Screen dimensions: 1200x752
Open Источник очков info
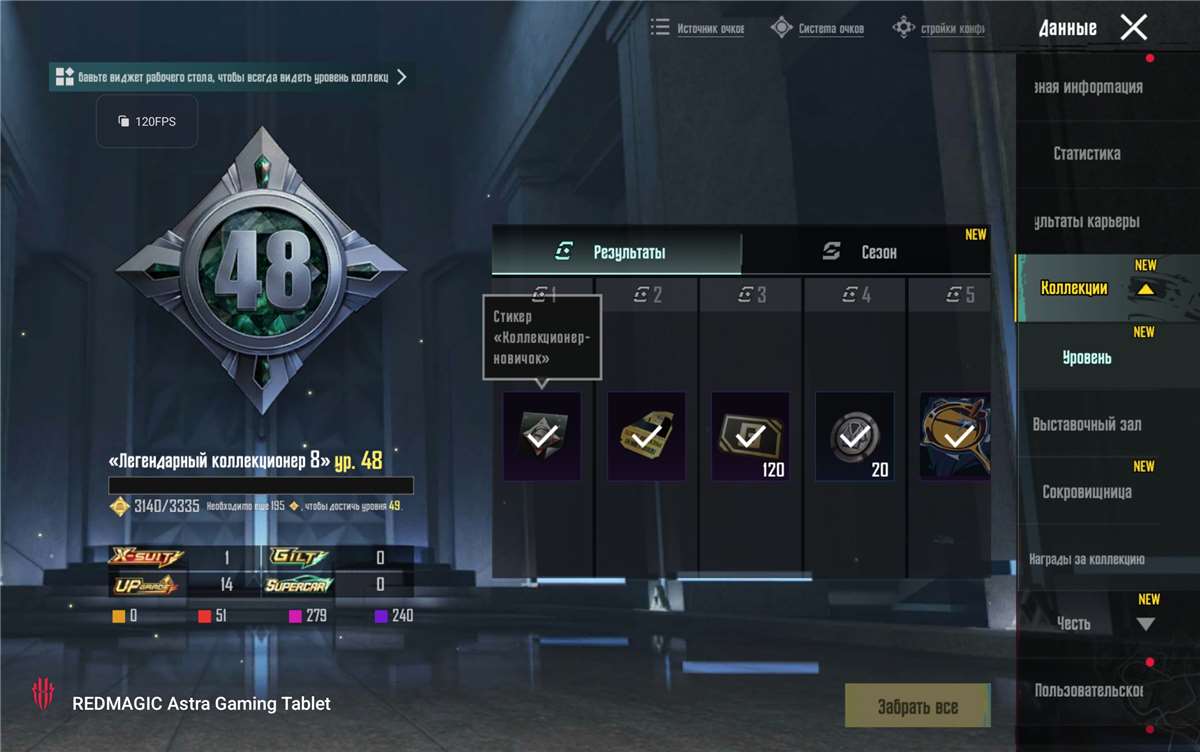tap(698, 29)
